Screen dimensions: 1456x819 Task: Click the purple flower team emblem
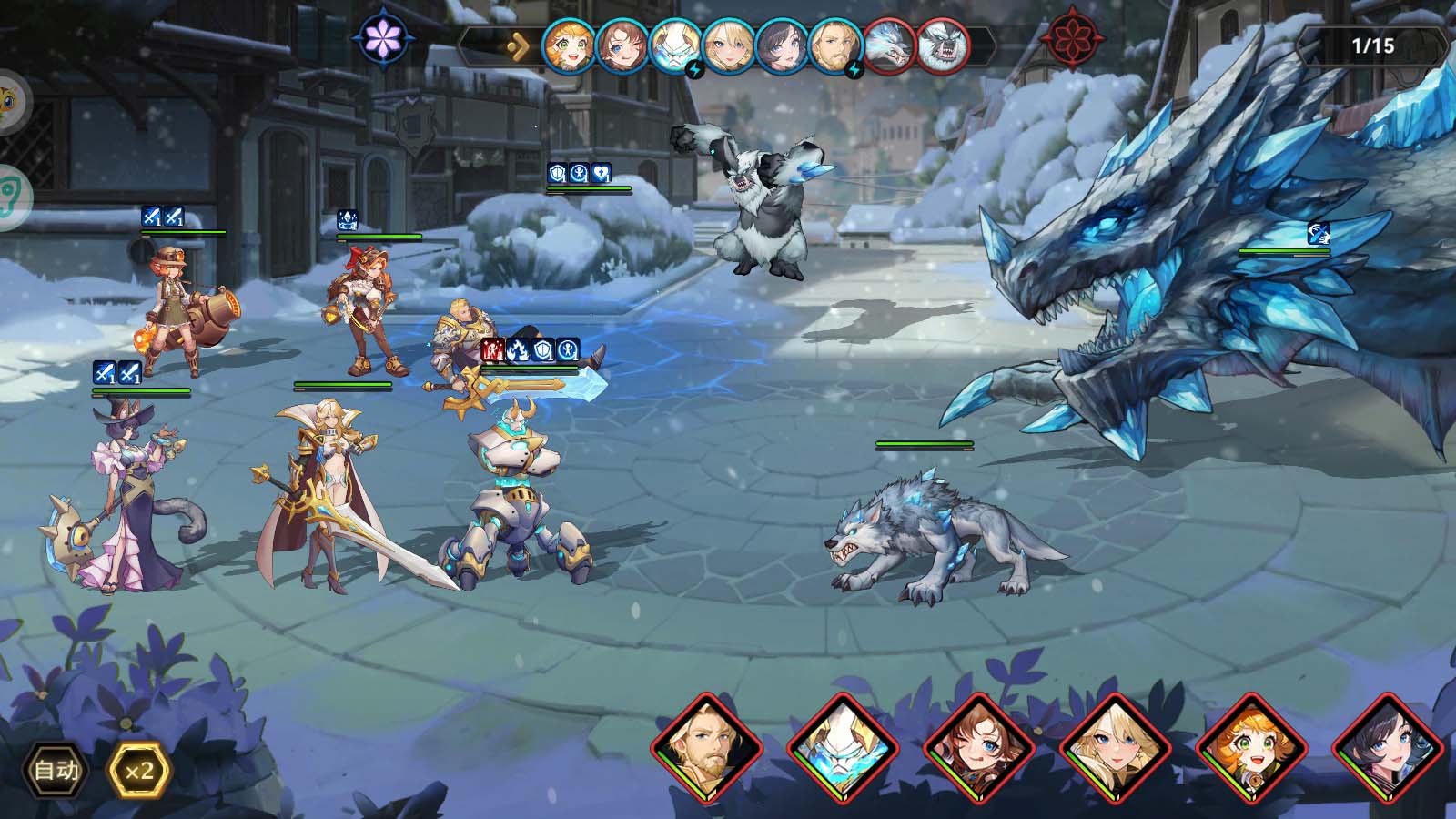point(384,38)
